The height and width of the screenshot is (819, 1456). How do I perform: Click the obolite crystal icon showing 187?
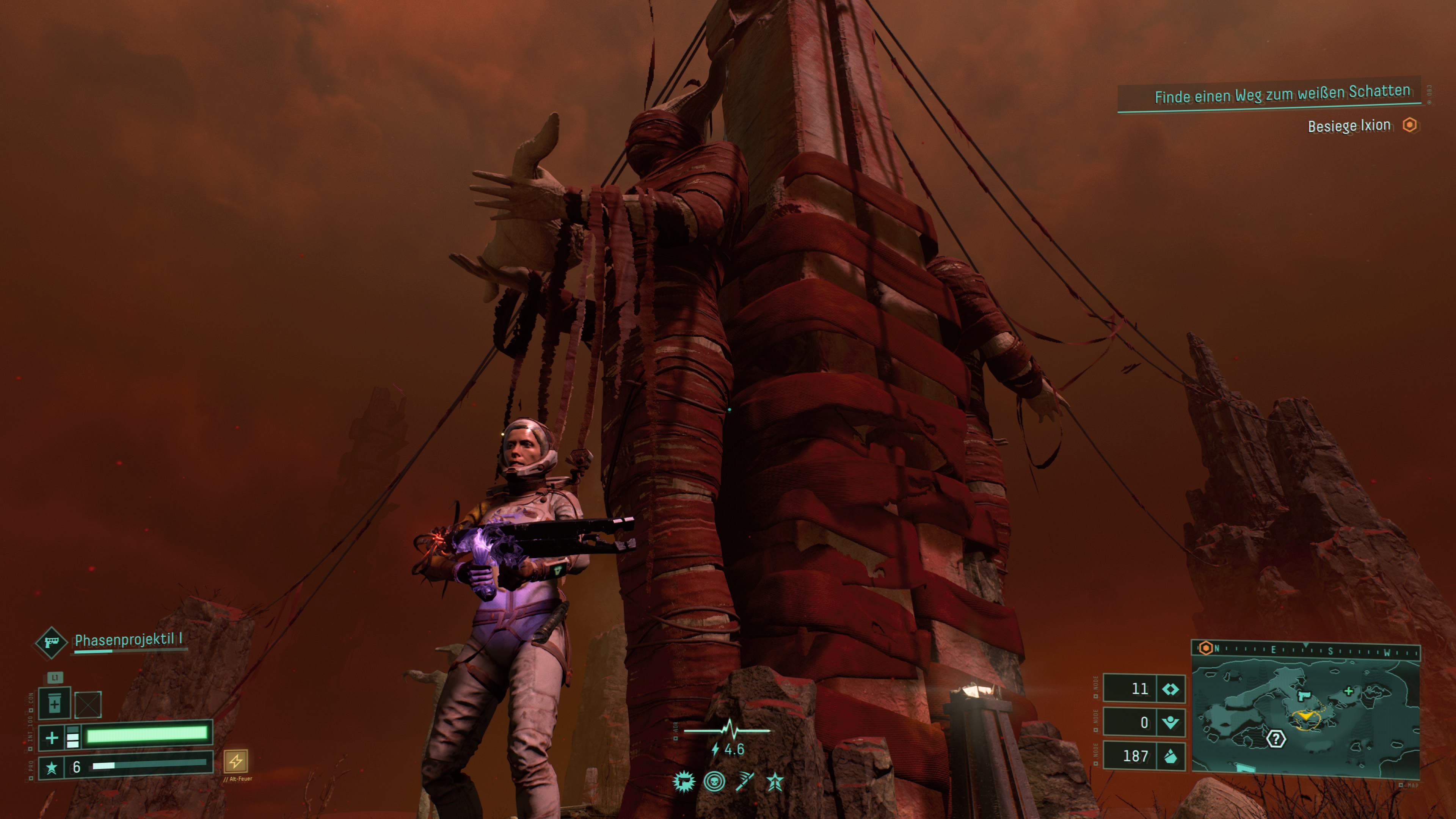[x=1170, y=756]
